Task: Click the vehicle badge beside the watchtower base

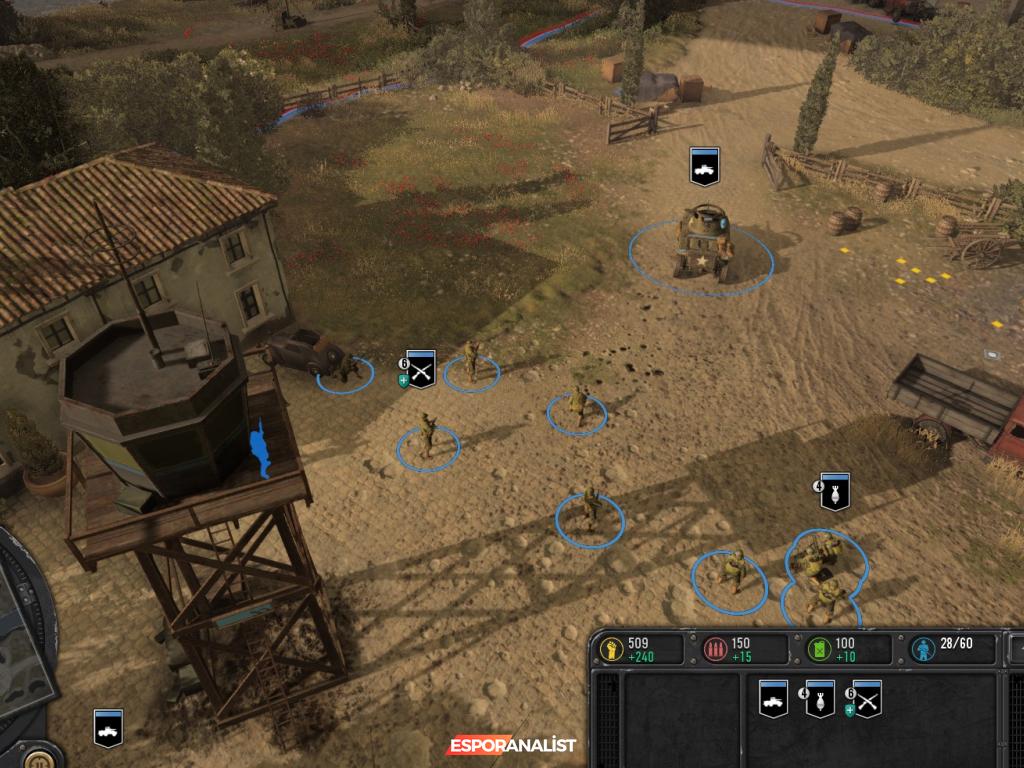Action: click(x=108, y=727)
